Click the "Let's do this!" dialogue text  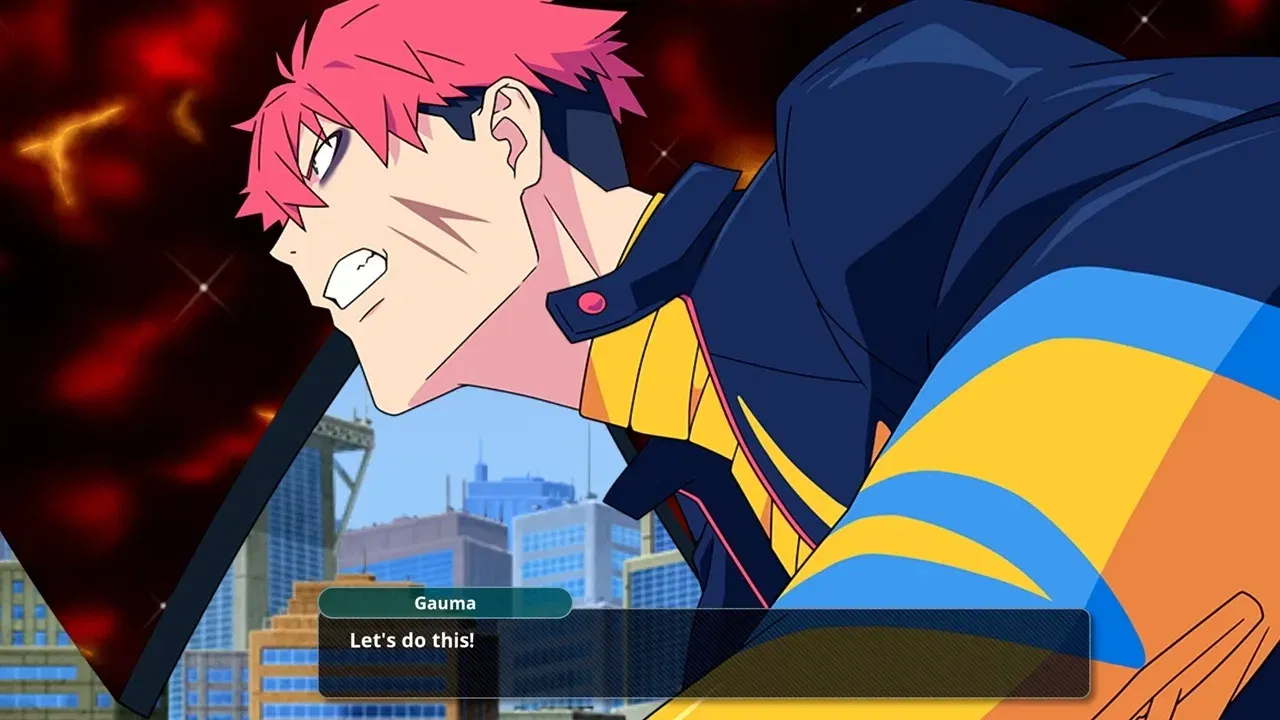click(x=415, y=641)
